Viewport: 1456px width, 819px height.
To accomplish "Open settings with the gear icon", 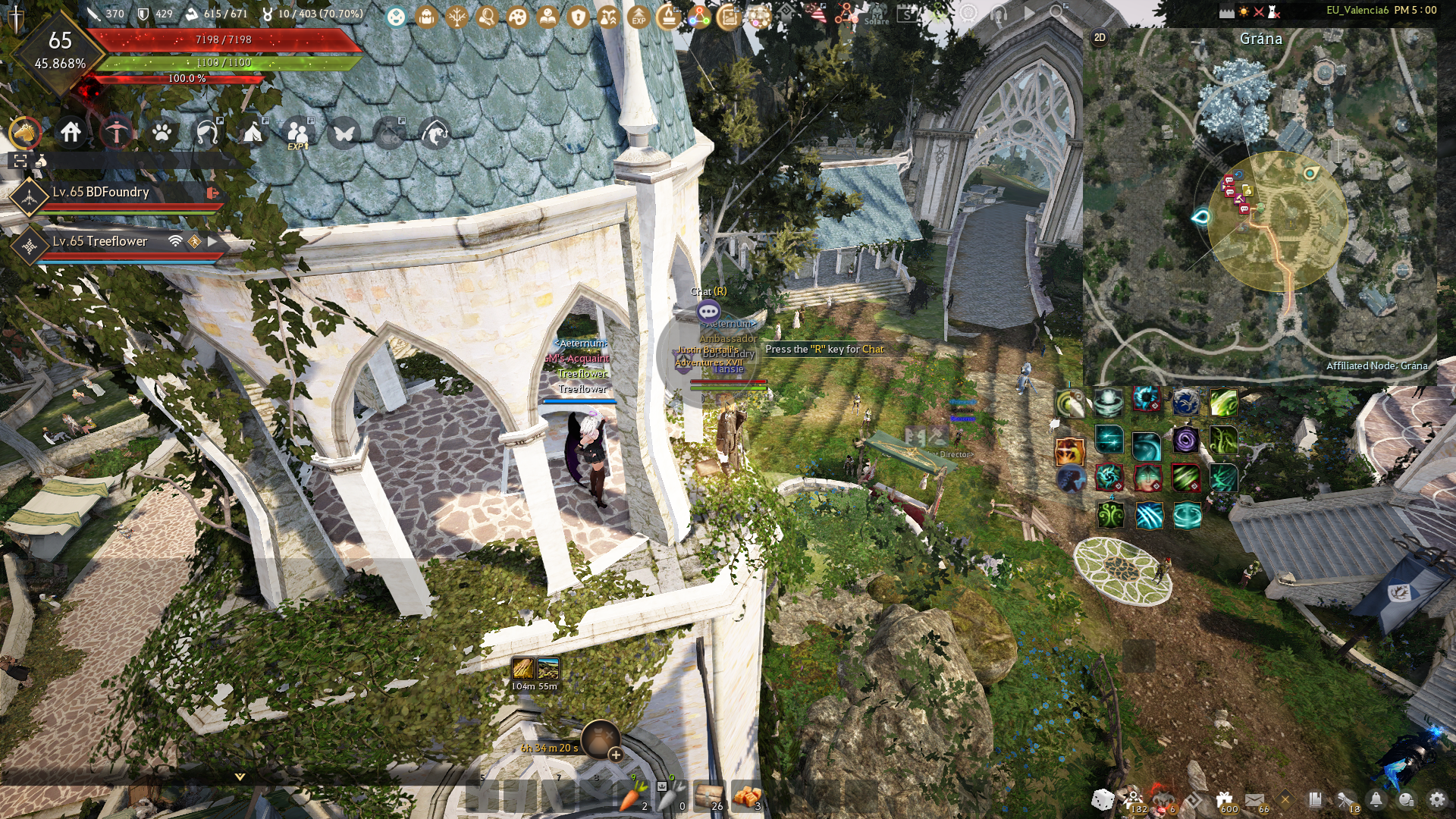I will pyautogui.click(x=1436, y=799).
